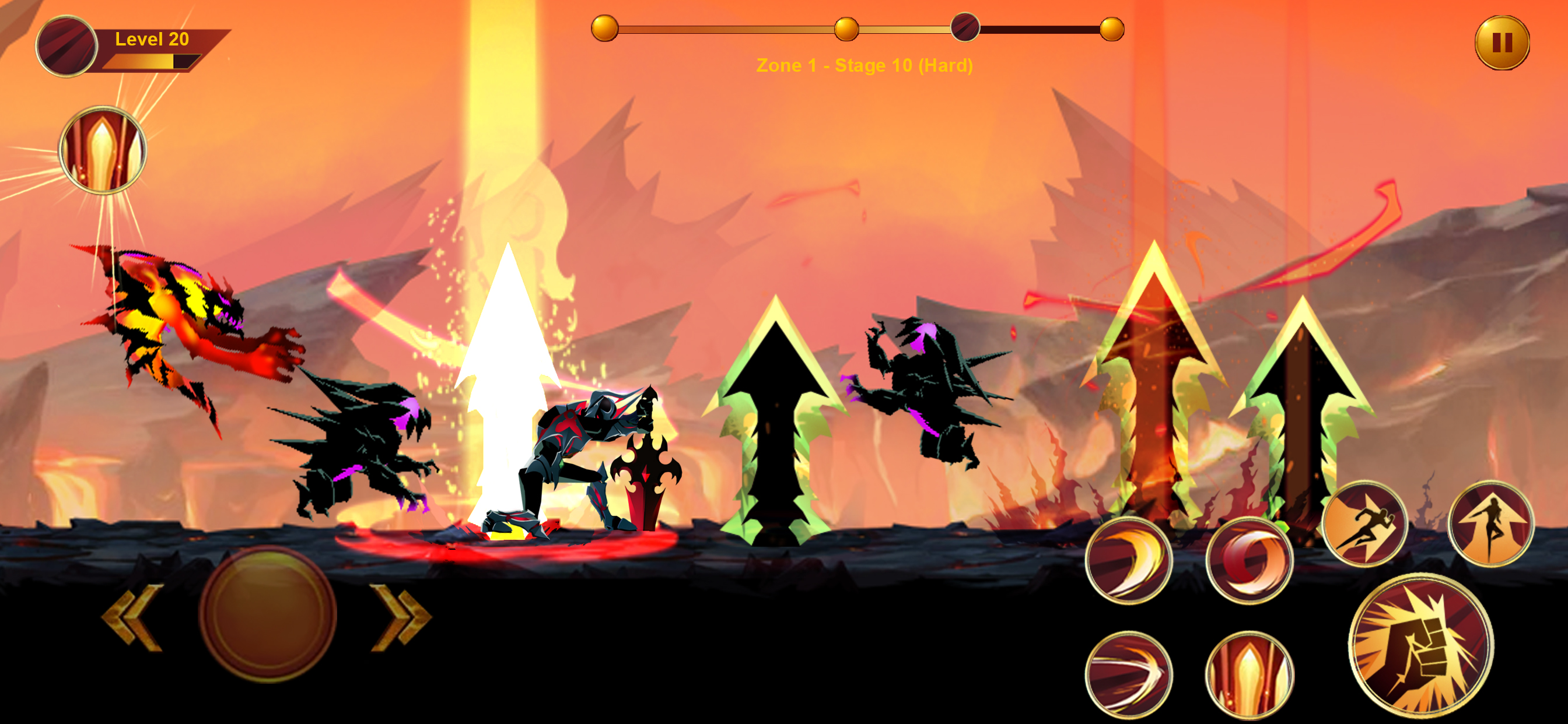Pause the game with the pause button

point(1501,43)
